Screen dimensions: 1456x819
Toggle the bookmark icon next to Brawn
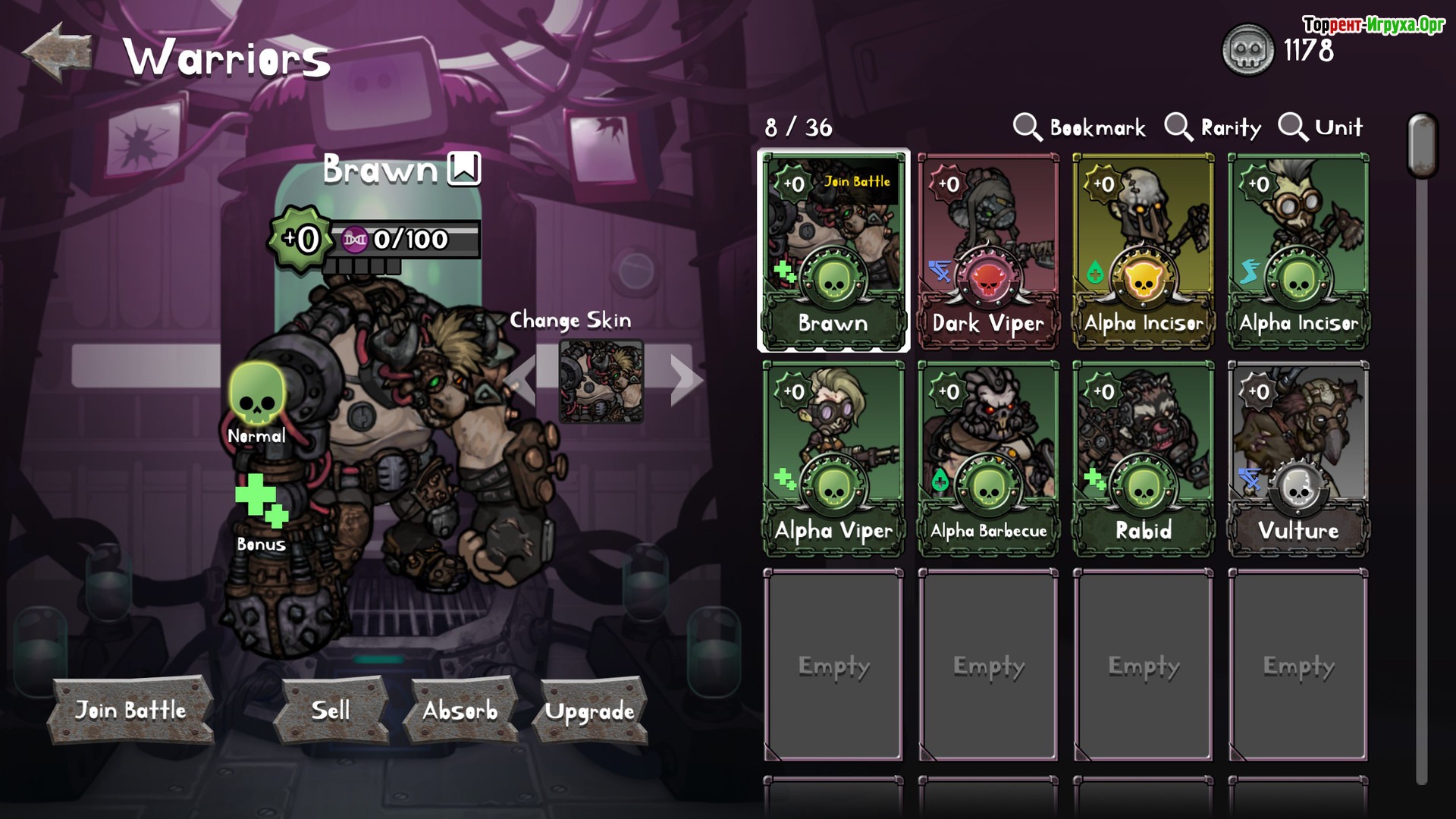(x=464, y=168)
